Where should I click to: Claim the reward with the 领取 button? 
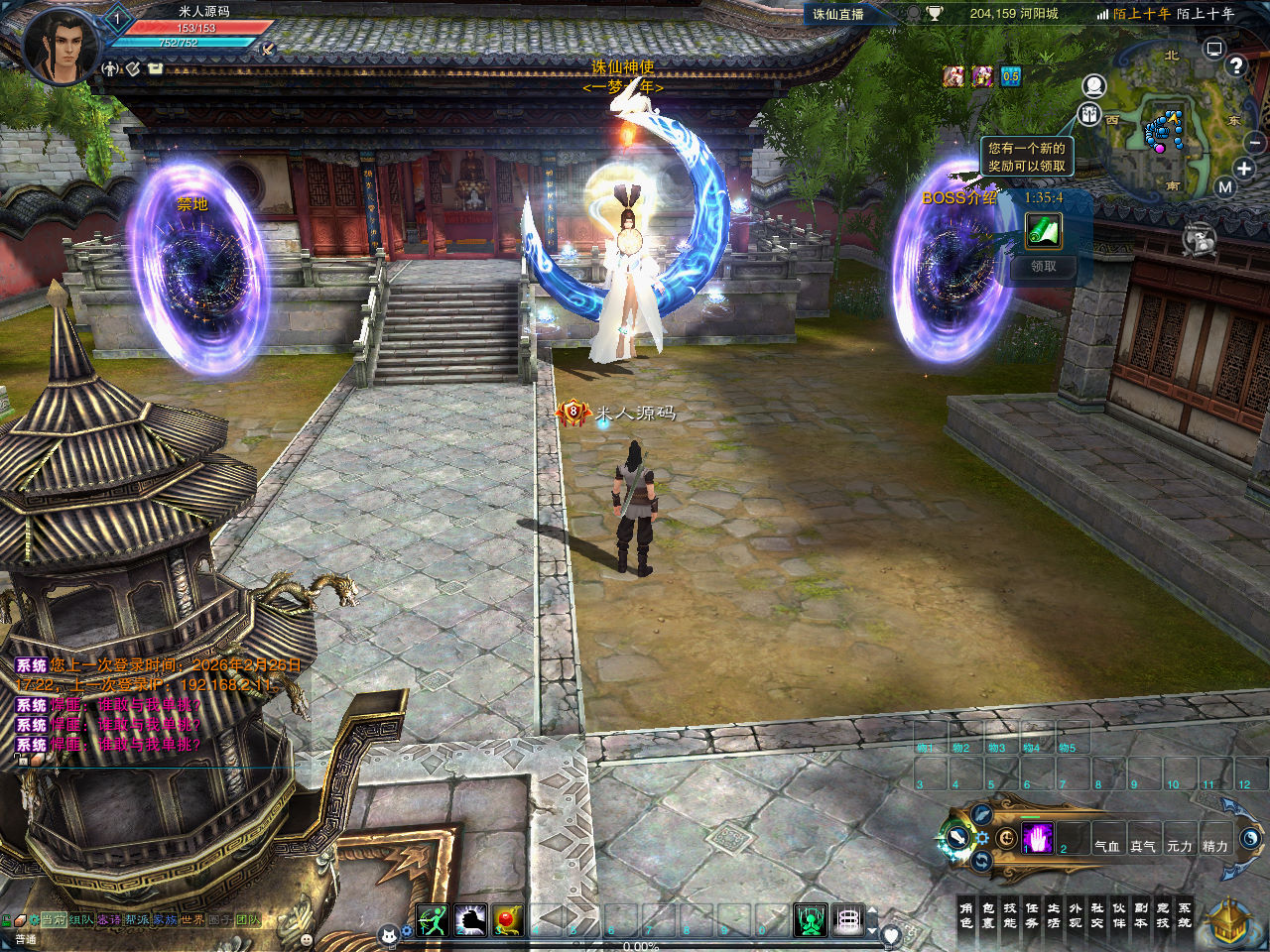[x=1043, y=267]
